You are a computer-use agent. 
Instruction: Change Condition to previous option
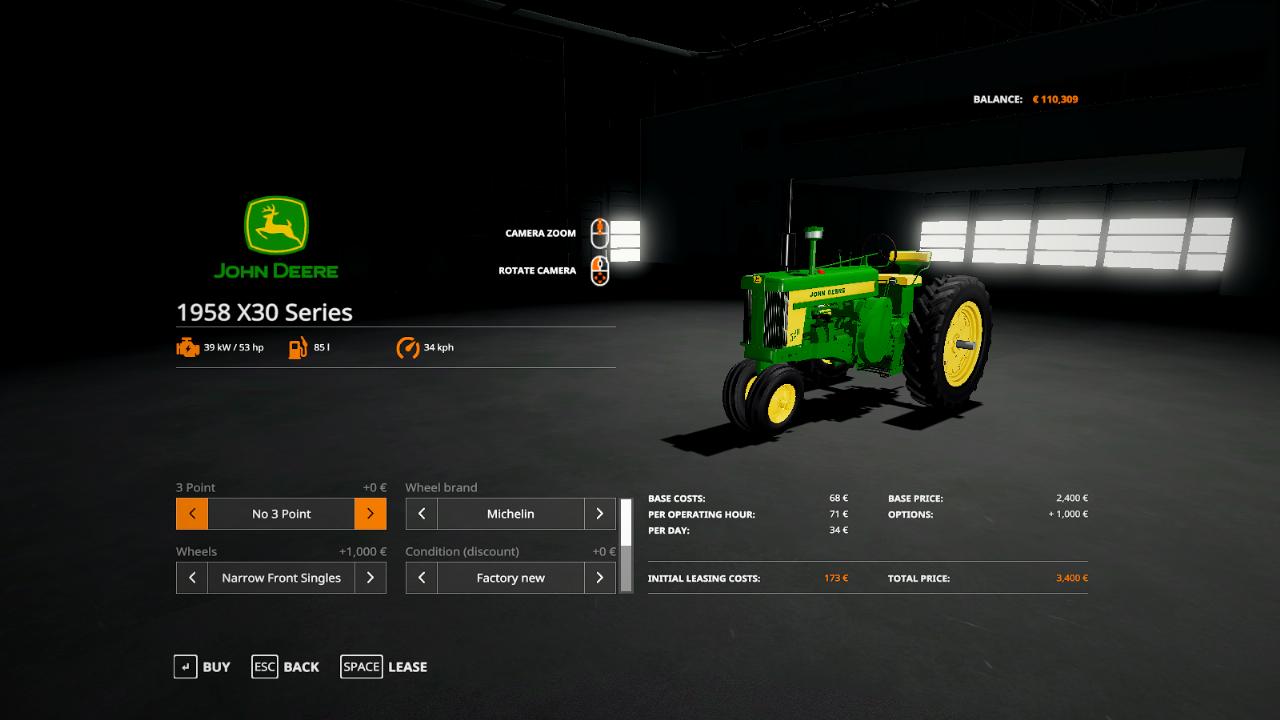coord(421,578)
